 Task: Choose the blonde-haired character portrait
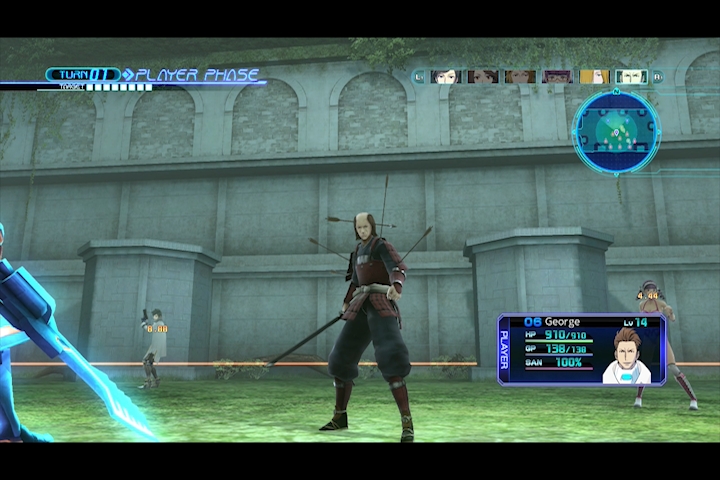click(594, 76)
